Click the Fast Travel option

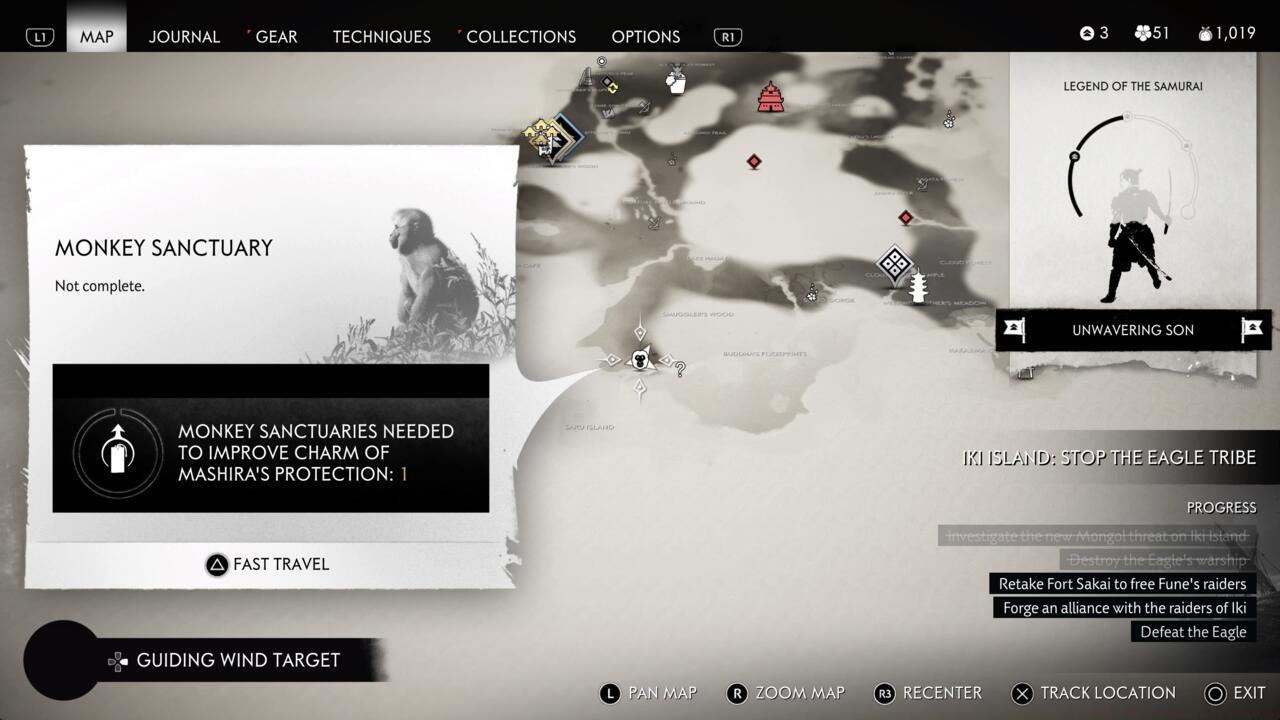[267, 564]
